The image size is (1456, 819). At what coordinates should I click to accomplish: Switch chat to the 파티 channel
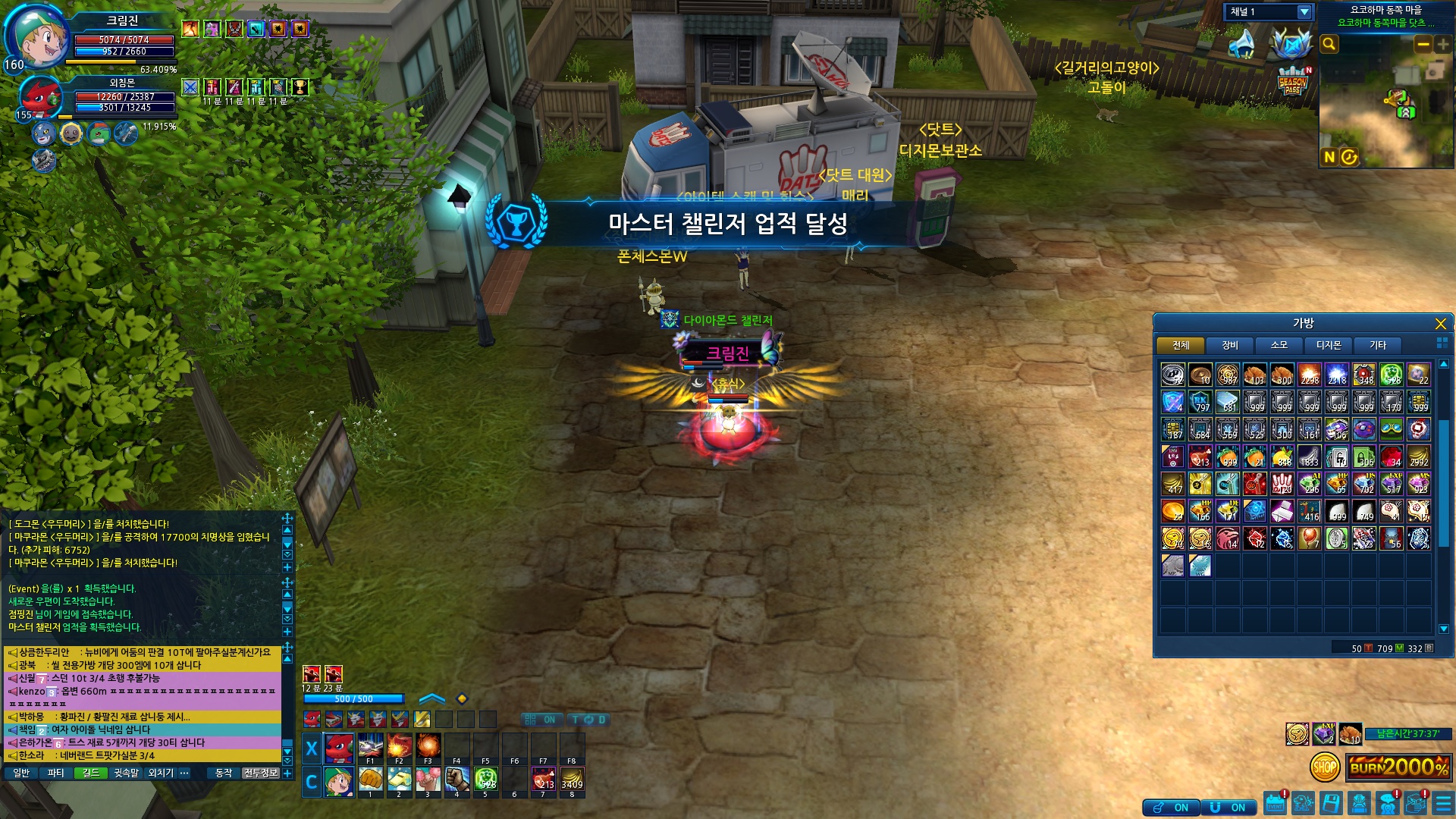coord(55,773)
